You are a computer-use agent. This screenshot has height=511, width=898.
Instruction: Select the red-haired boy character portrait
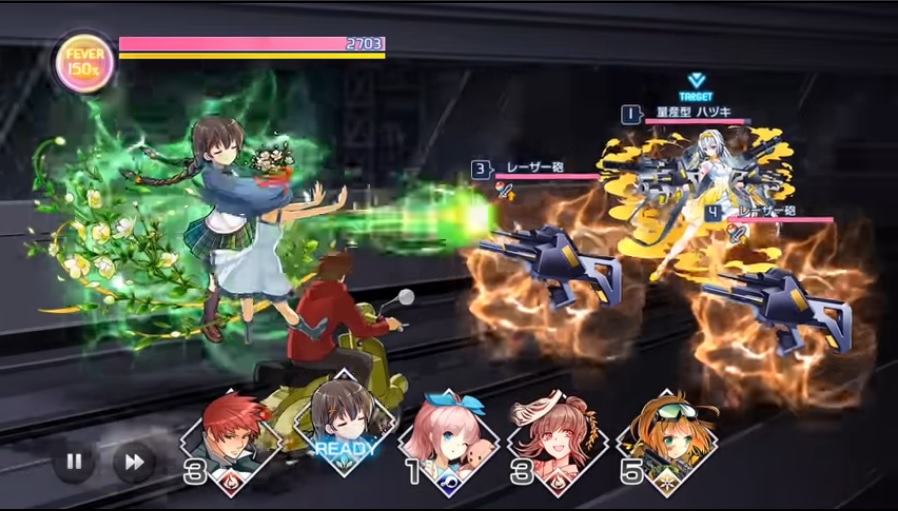click(x=231, y=437)
